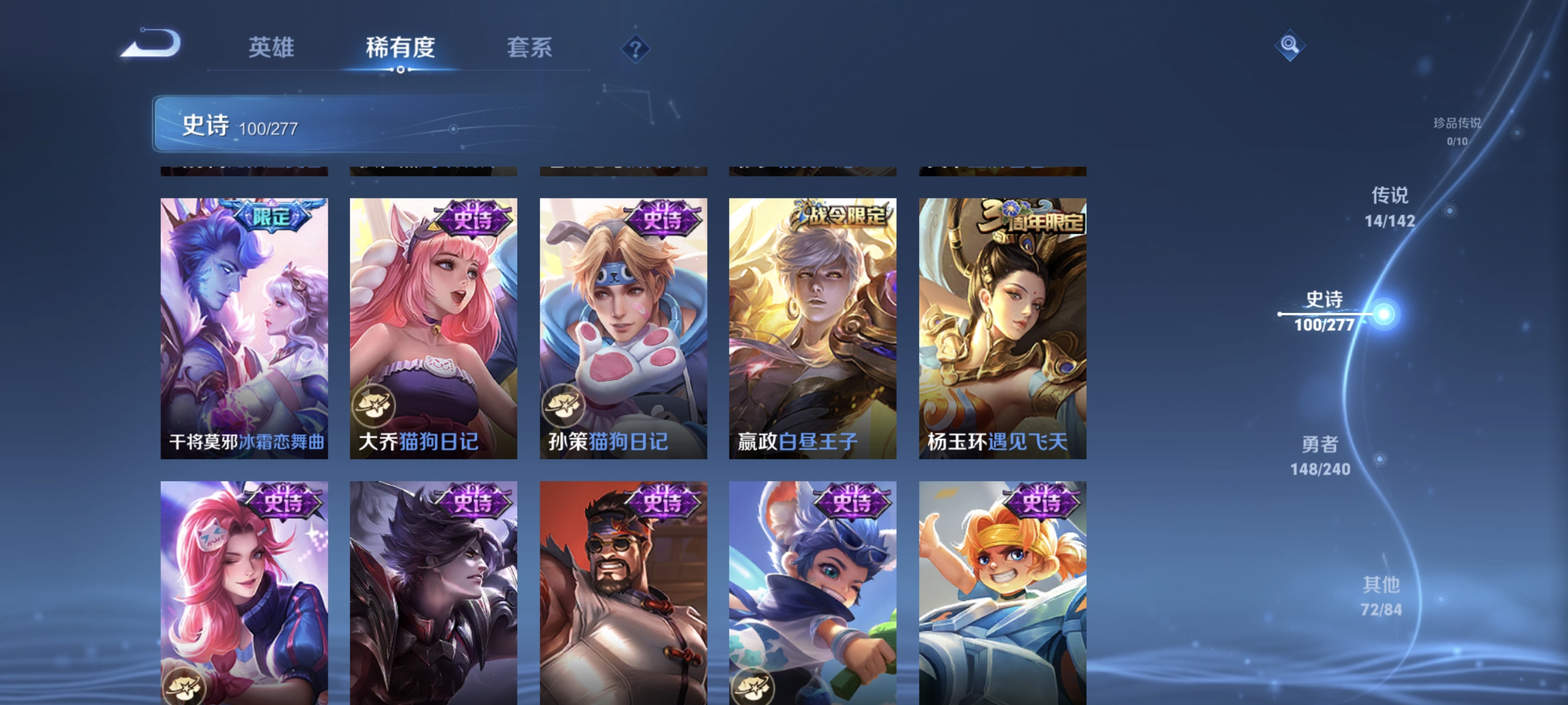The height and width of the screenshot is (705, 1568).
Task: Open the search icon in the top right
Action: click(1290, 44)
